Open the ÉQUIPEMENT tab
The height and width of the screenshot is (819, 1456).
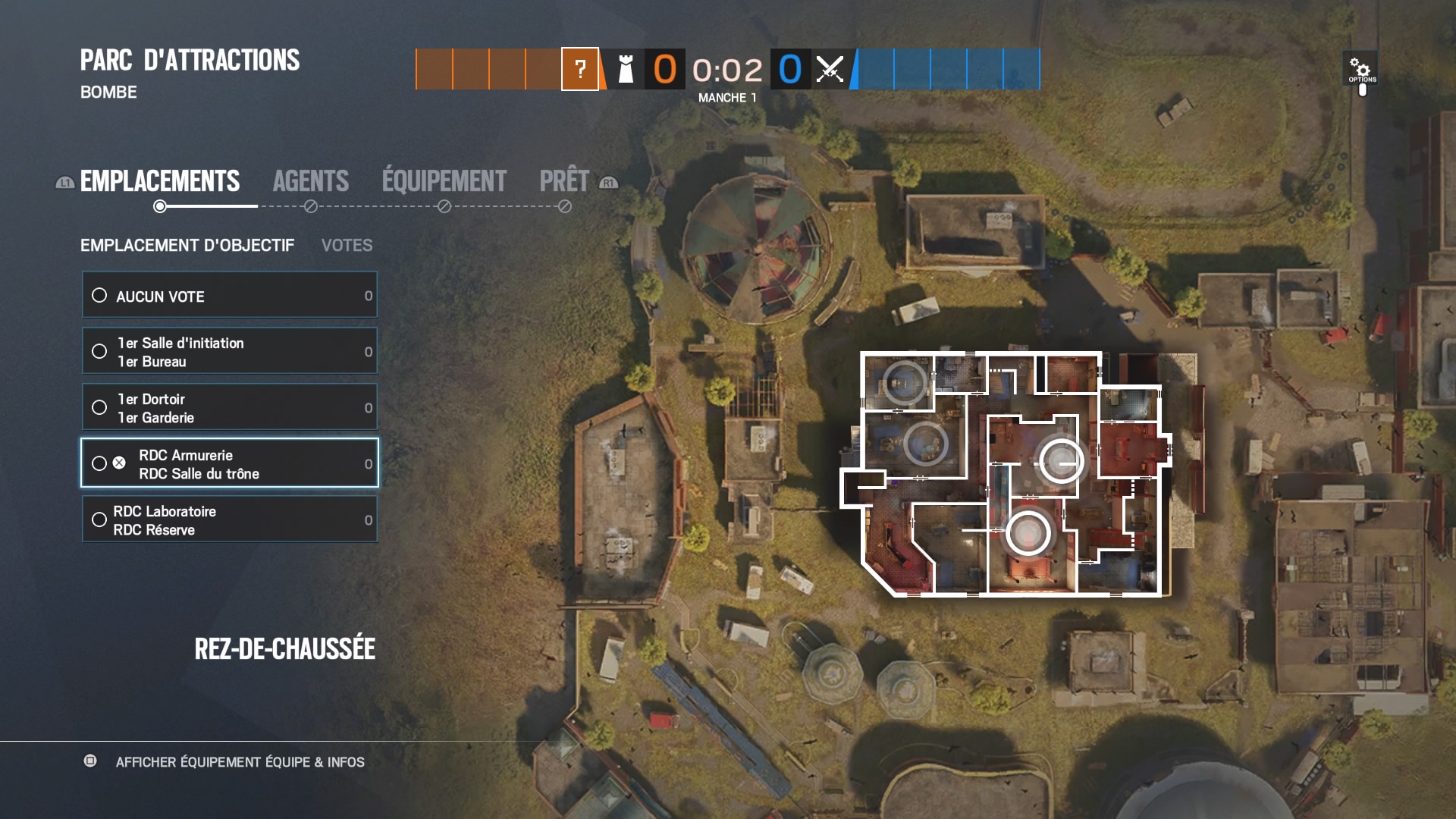click(442, 181)
